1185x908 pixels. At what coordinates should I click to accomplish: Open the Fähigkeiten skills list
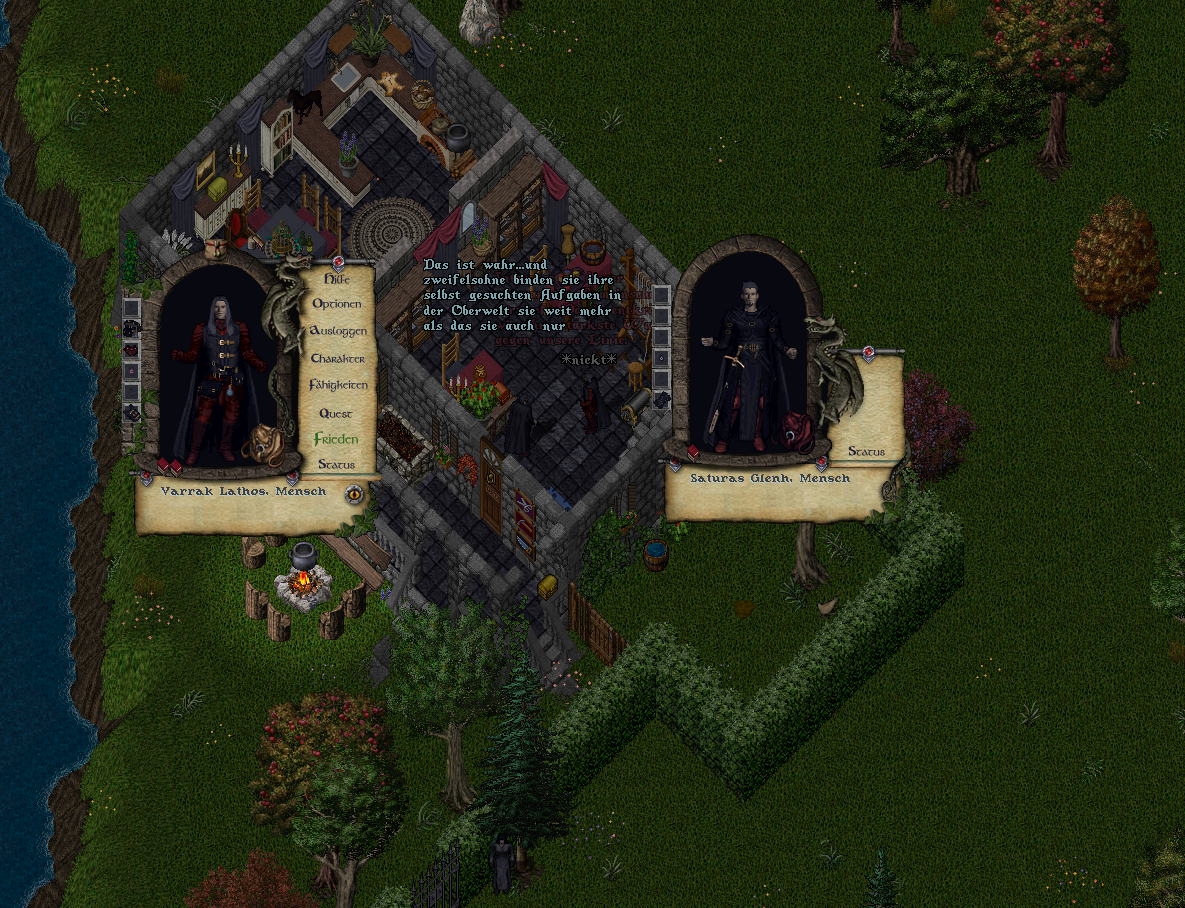[338, 385]
